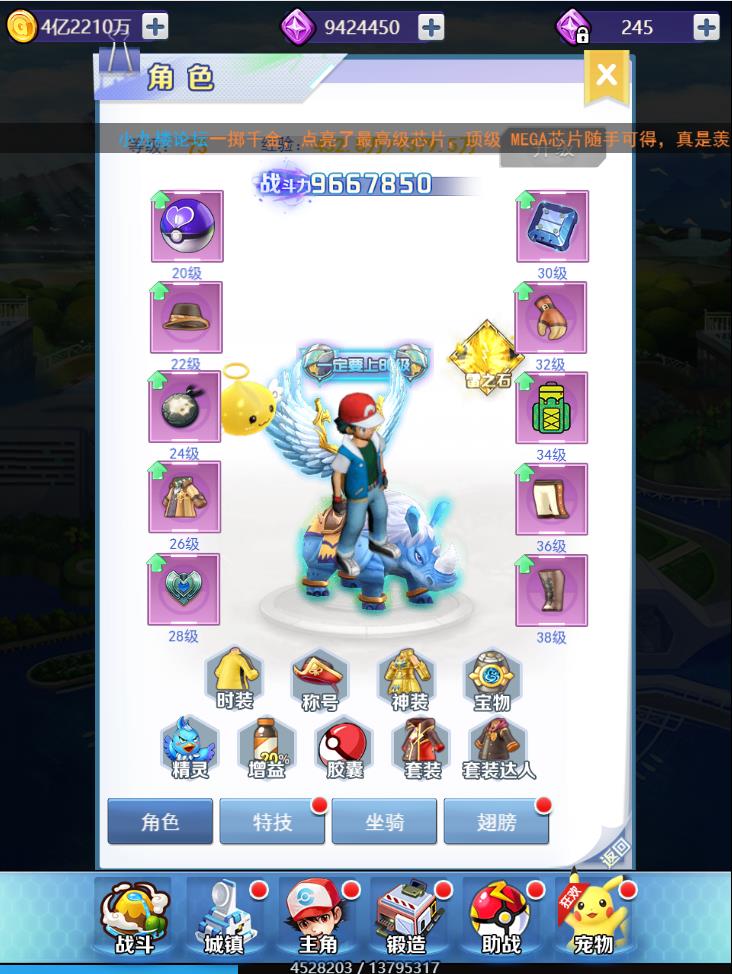732x974 pixels.
Task: Select the brown boots equipment slot
Action: coord(551,590)
